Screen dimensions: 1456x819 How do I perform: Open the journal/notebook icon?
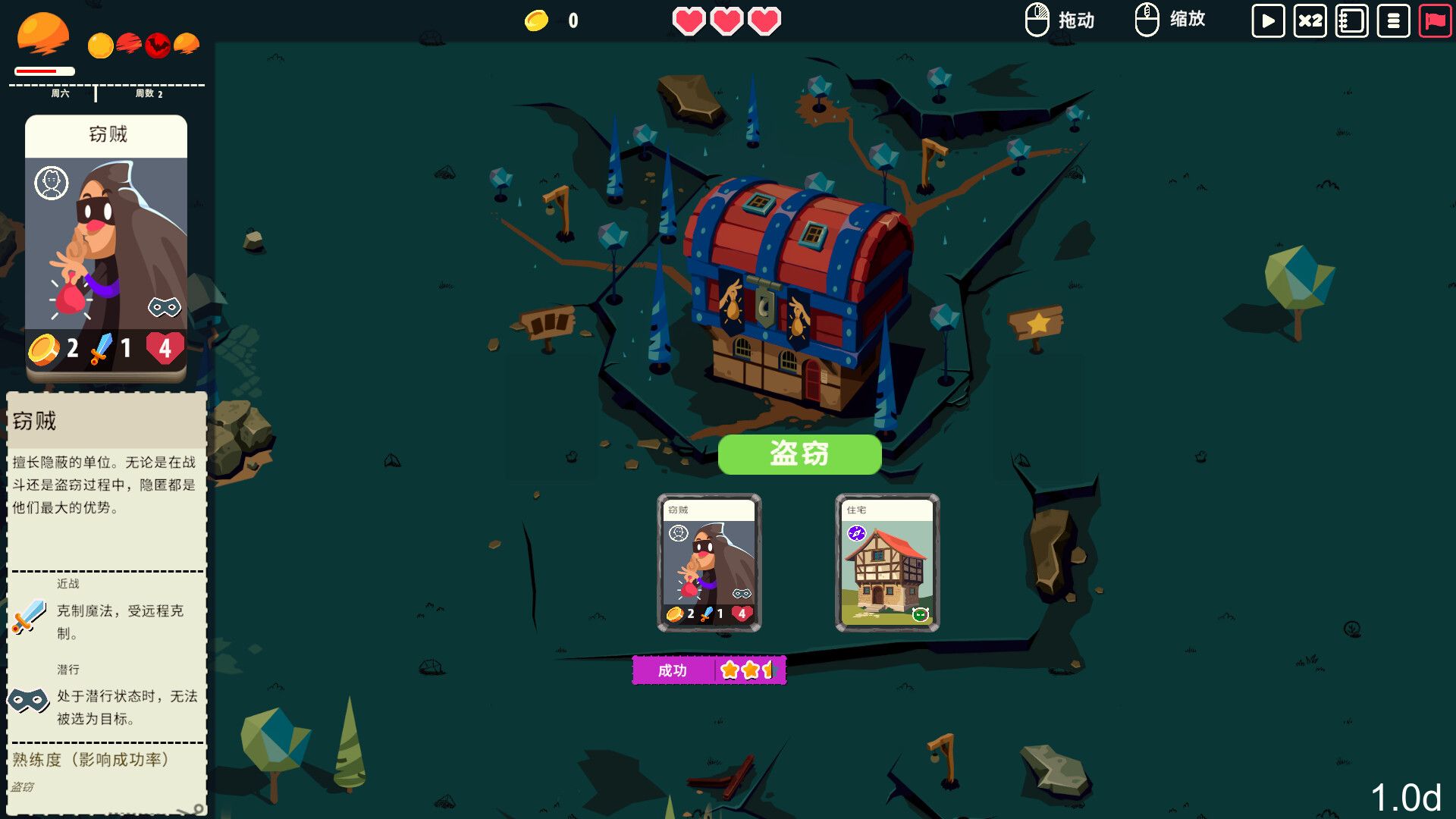pyautogui.click(x=1352, y=20)
